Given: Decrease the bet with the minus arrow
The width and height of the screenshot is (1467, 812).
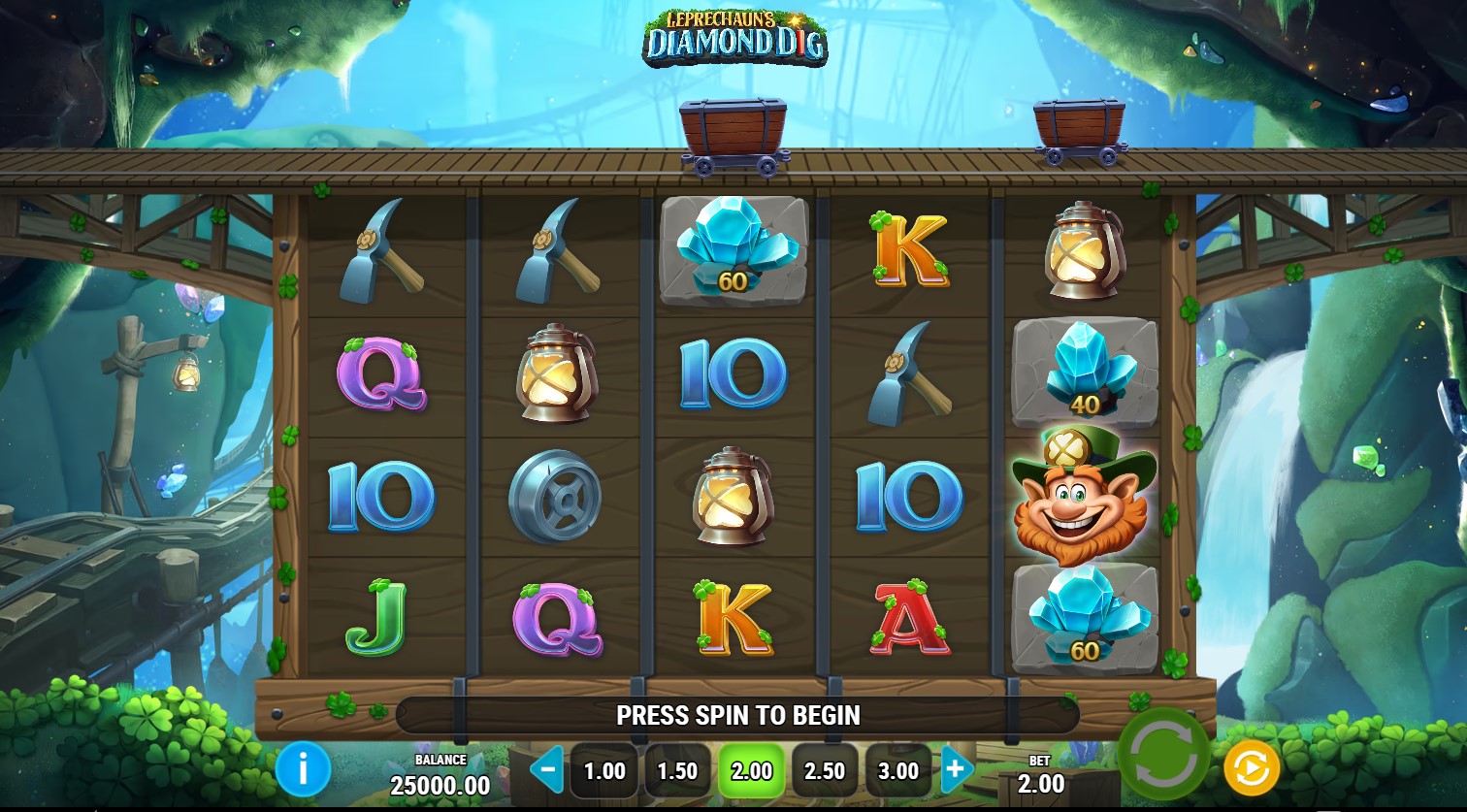Looking at the screenshot, I should (x=547, y=770).
